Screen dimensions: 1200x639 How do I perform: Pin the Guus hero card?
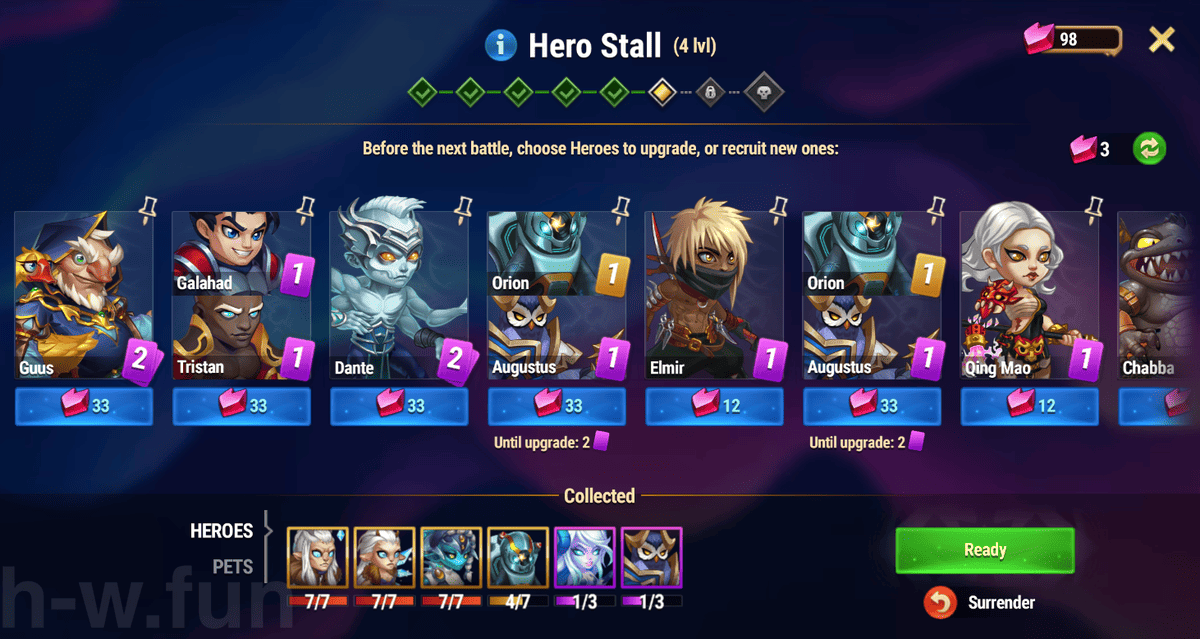coord(148,207)
